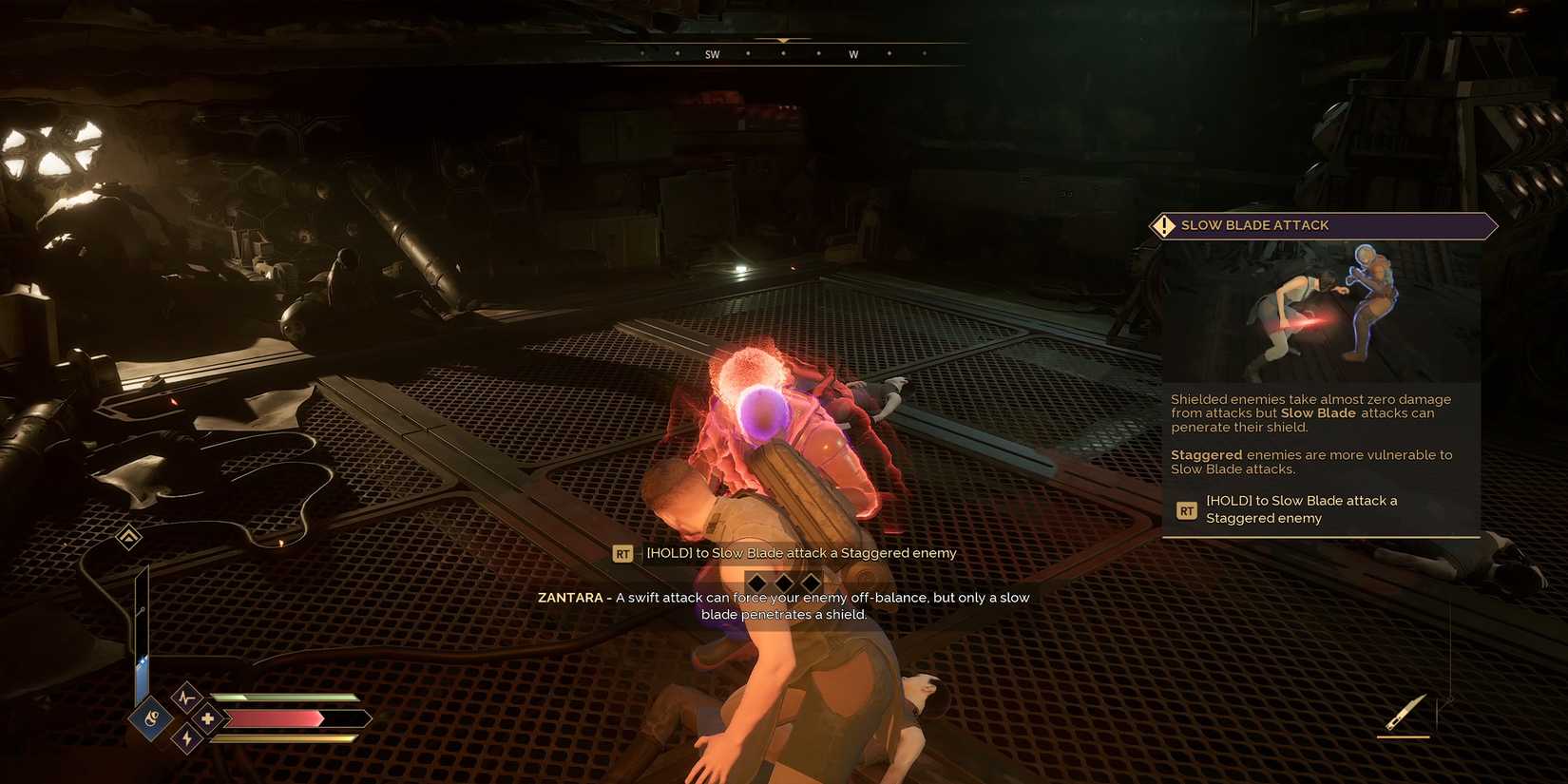Expand the diamond marker right of W

(x=889, y=53)
